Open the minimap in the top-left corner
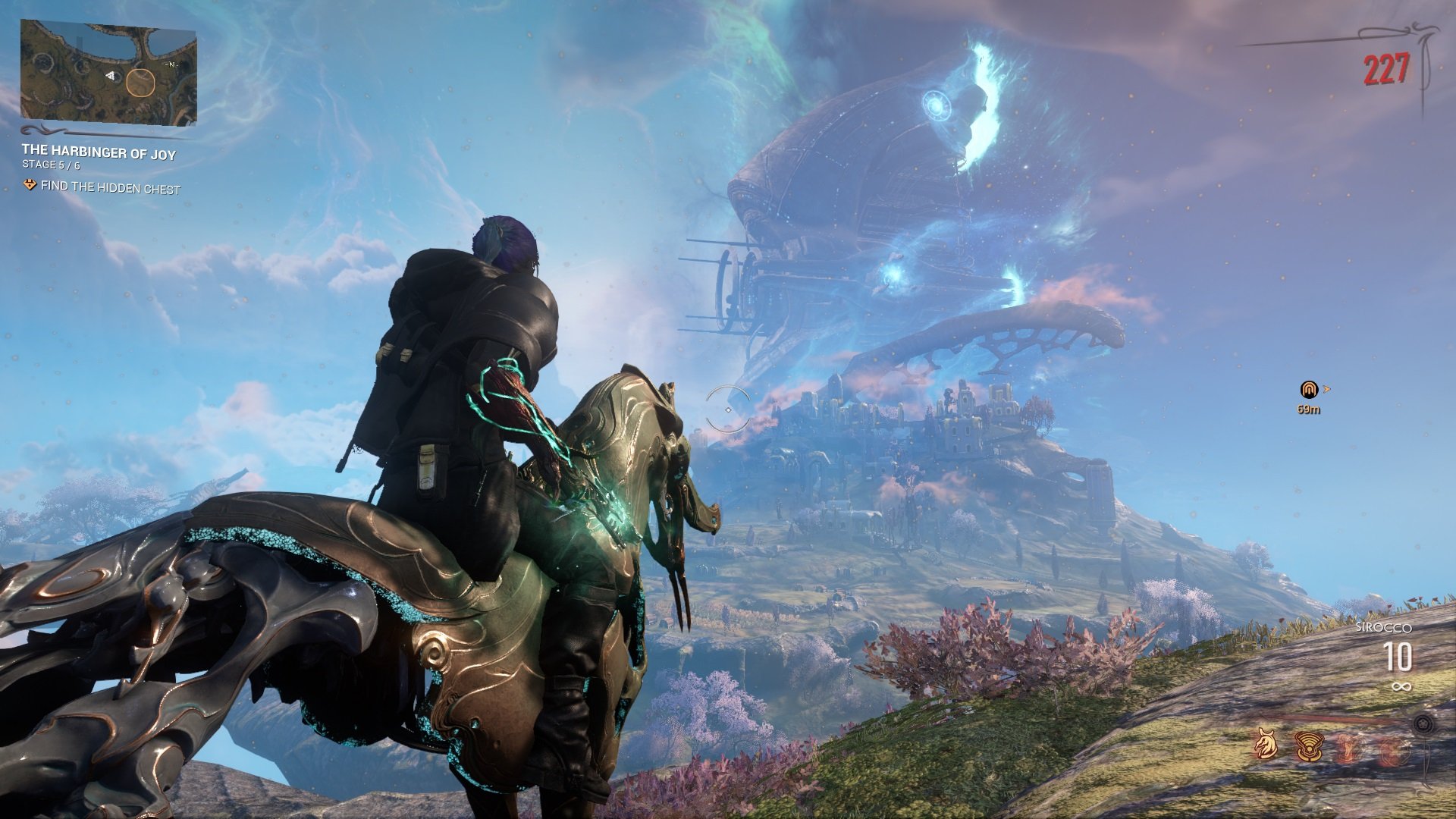Viewport: 1456px width, 819px height. click(x=110, y=72)
